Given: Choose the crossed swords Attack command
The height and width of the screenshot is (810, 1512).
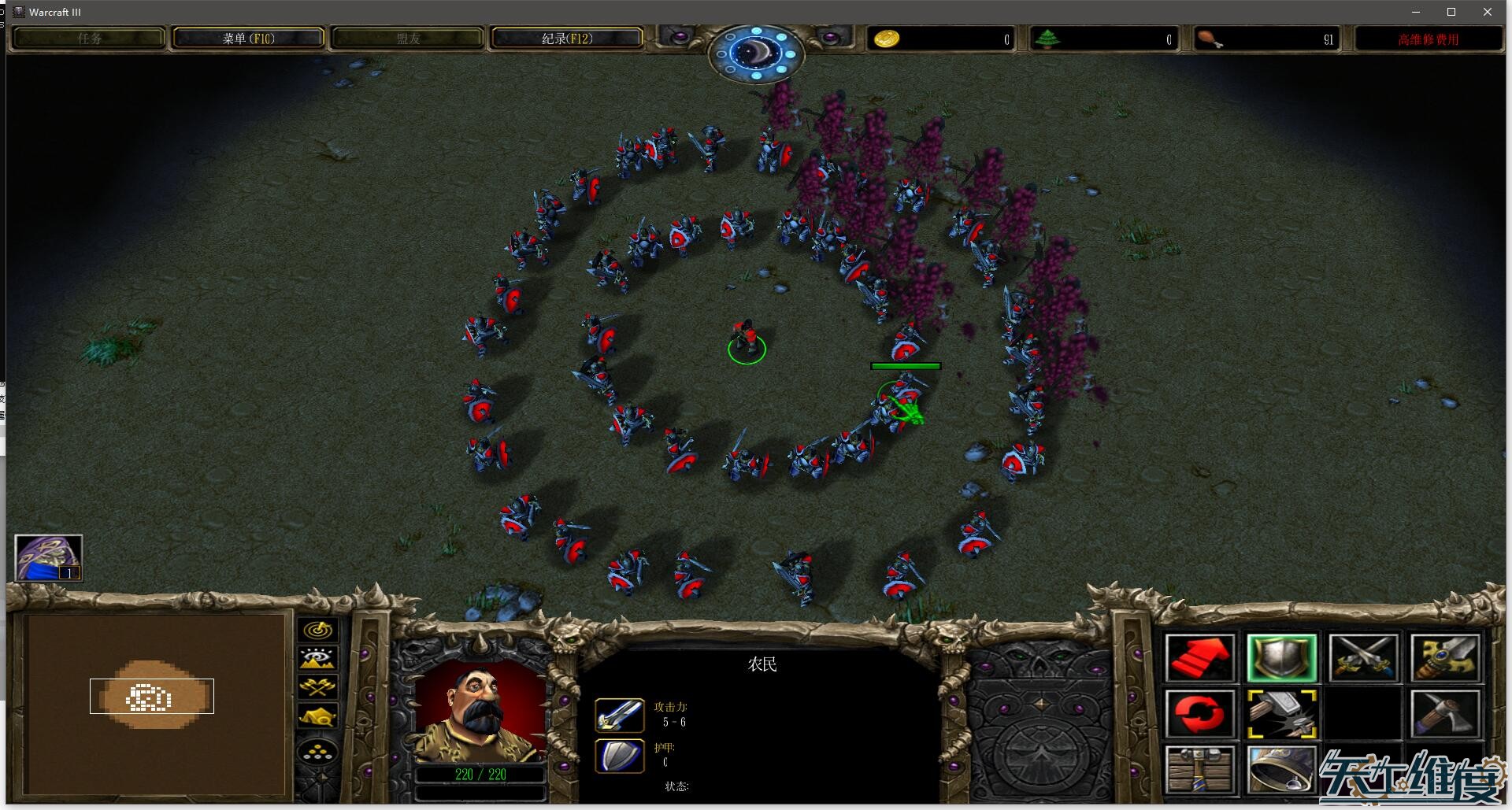Looking at the screenshot, I should (1363, 658).
